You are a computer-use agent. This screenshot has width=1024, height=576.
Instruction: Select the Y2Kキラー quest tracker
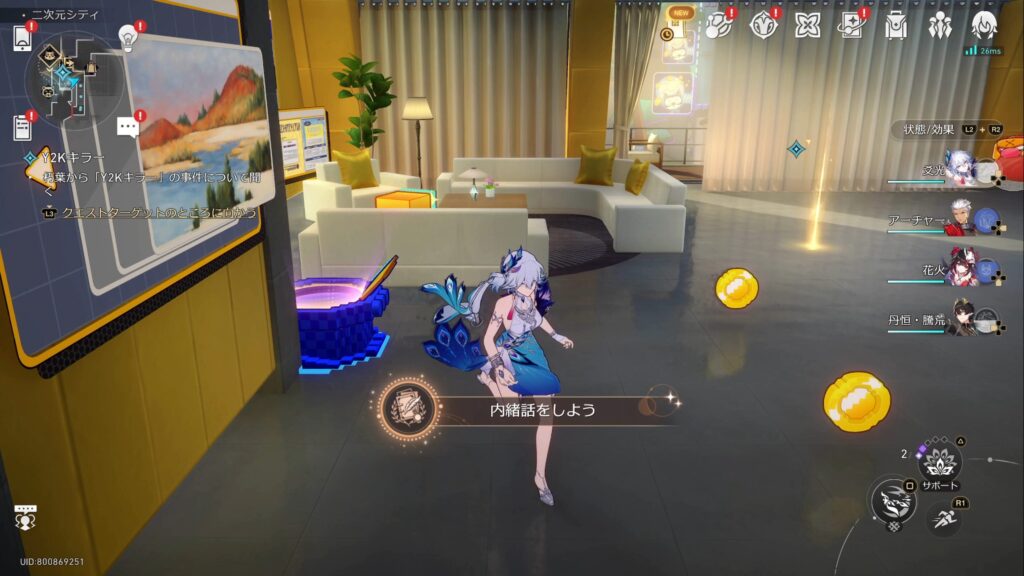tap(60, 158)
